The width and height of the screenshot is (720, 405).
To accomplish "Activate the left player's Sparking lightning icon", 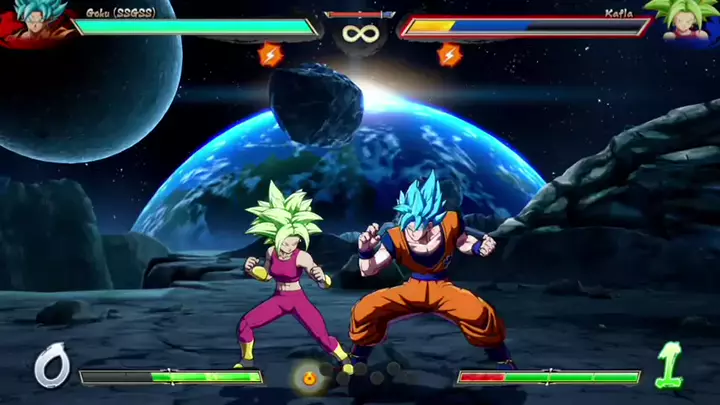I will 270,54.
